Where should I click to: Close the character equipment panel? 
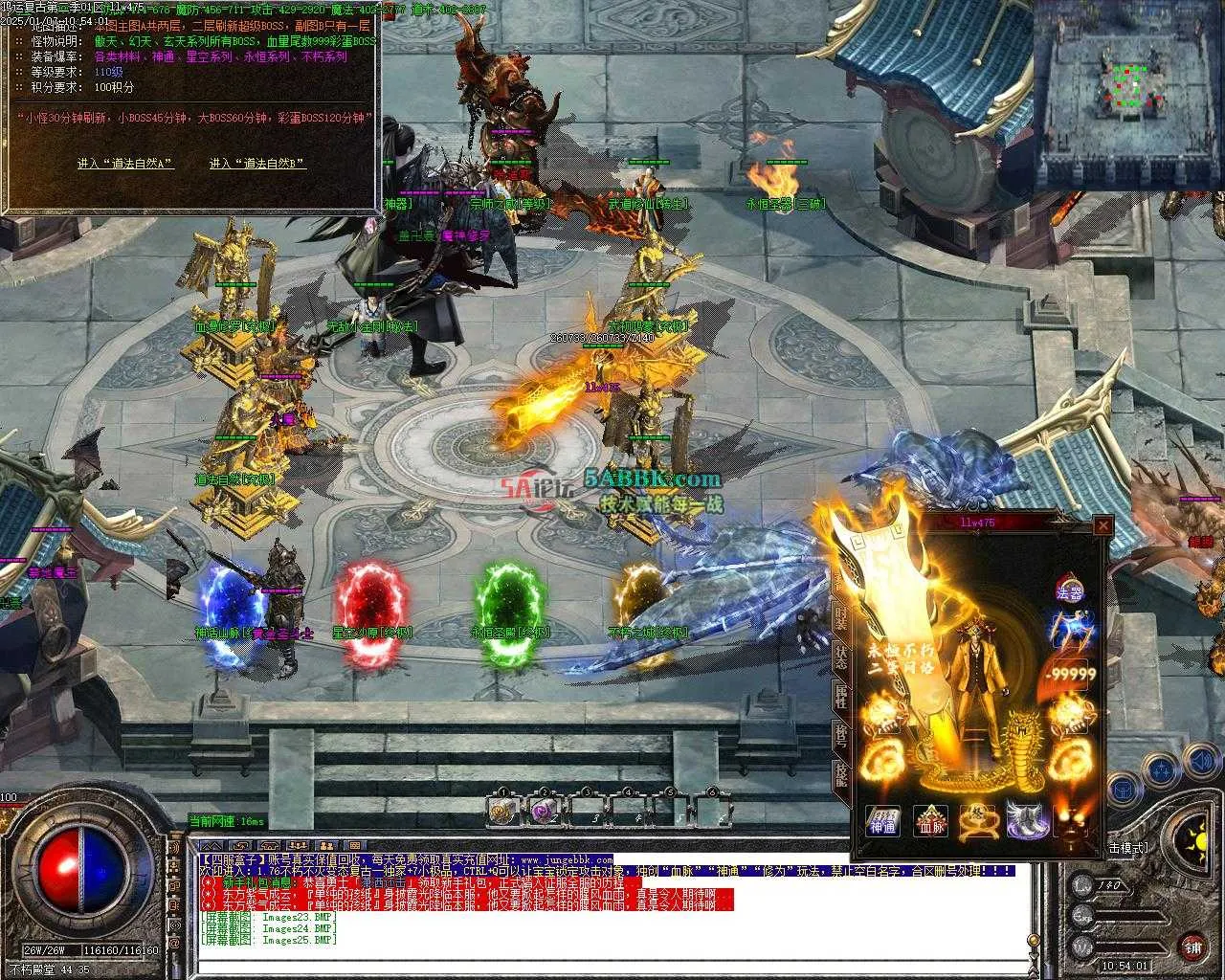pyautogui.click(x=1103, y=525)
